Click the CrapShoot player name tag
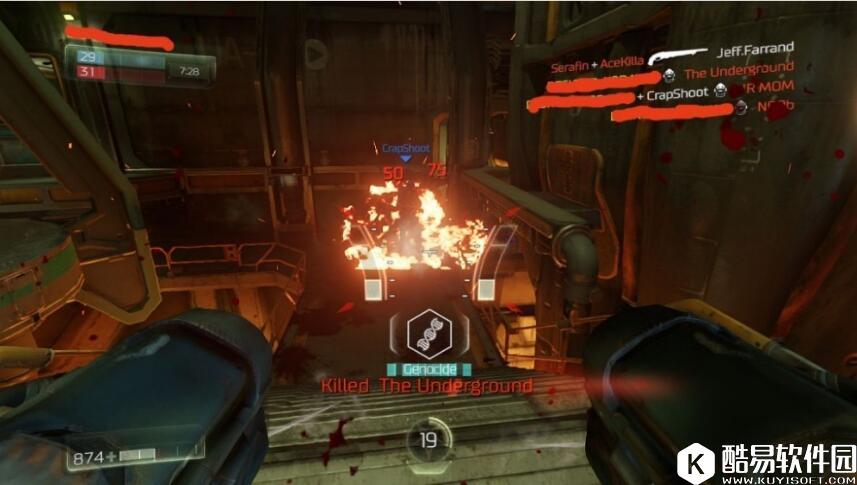The width and height of the screenshot is (857, 485). pos(405,148)
